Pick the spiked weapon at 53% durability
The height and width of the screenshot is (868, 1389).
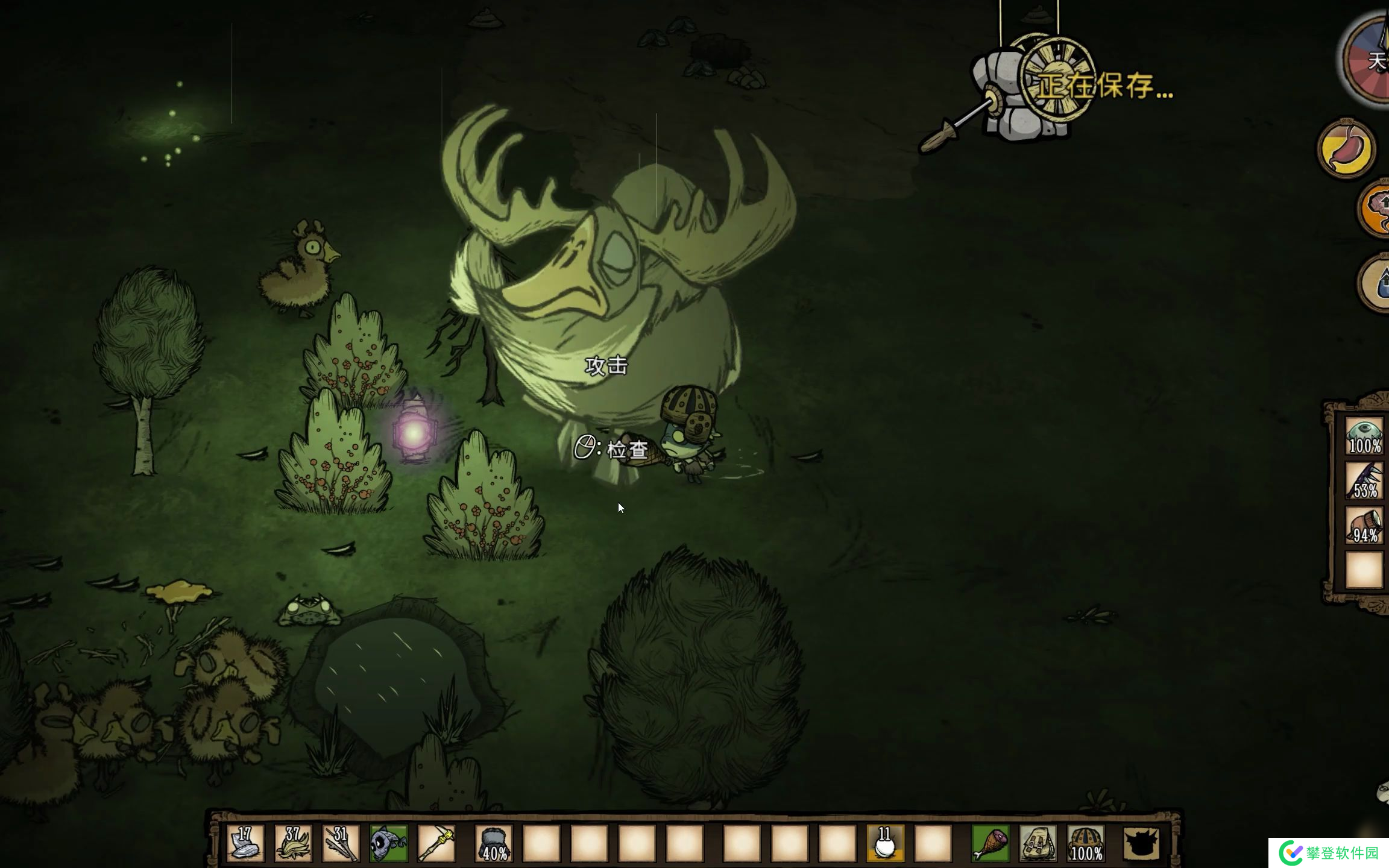pos(1364,480)
